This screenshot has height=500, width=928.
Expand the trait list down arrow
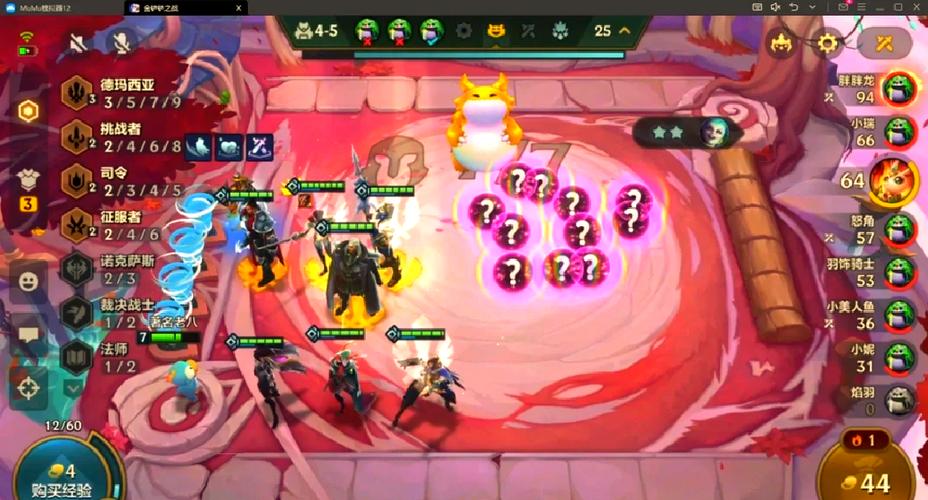click(74, 387)
